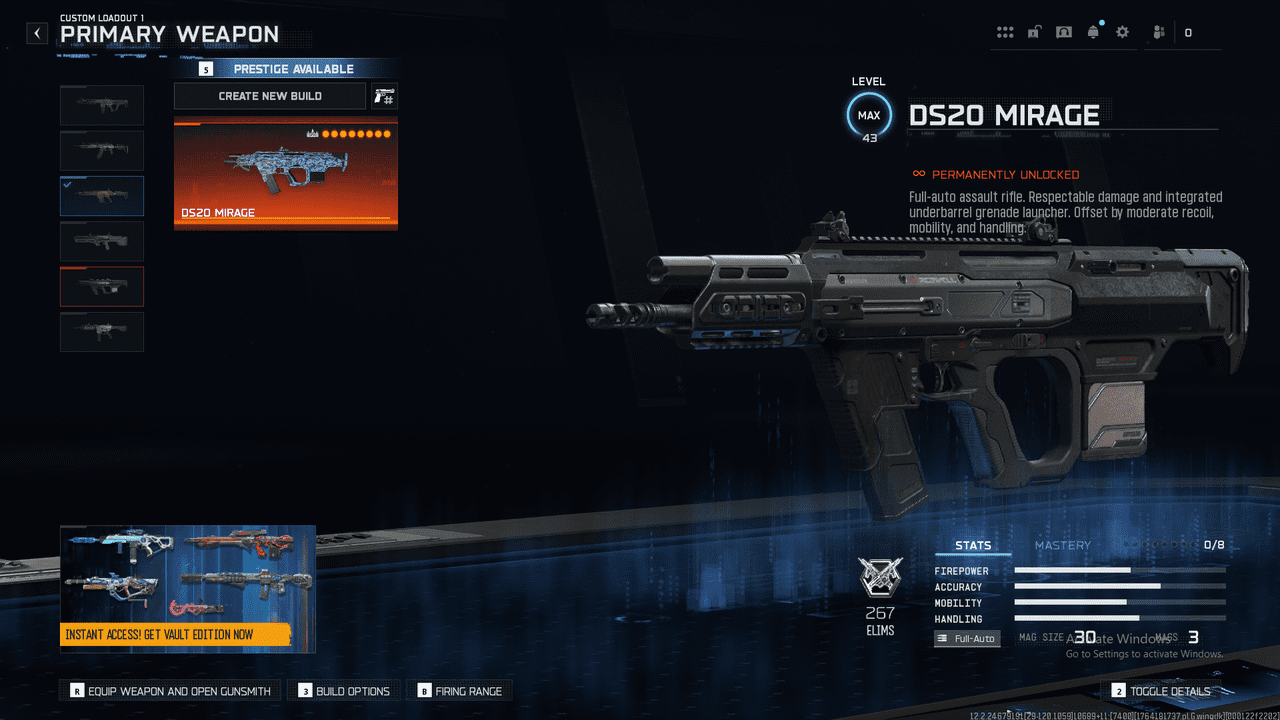The width and height of the screenshot is (1280, 720).
Task: Choose the red-outlined weapon thumbnail in list
Action: coord(102,286)
